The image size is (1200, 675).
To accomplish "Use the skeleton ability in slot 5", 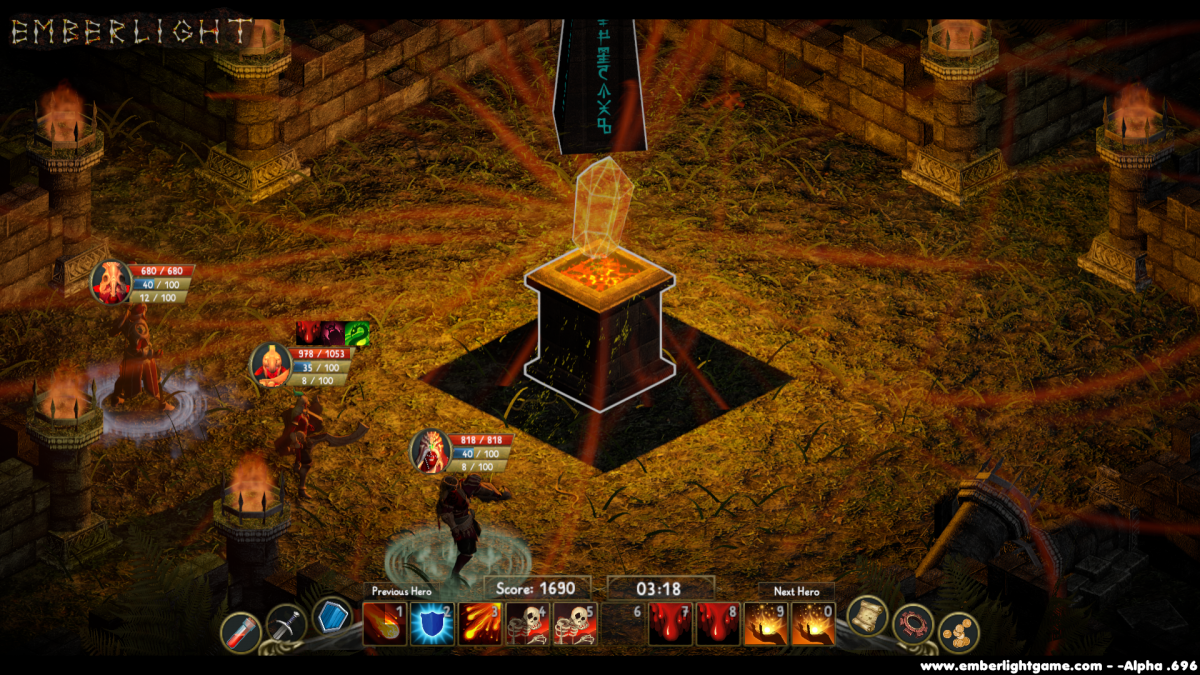I will point(576,624).
